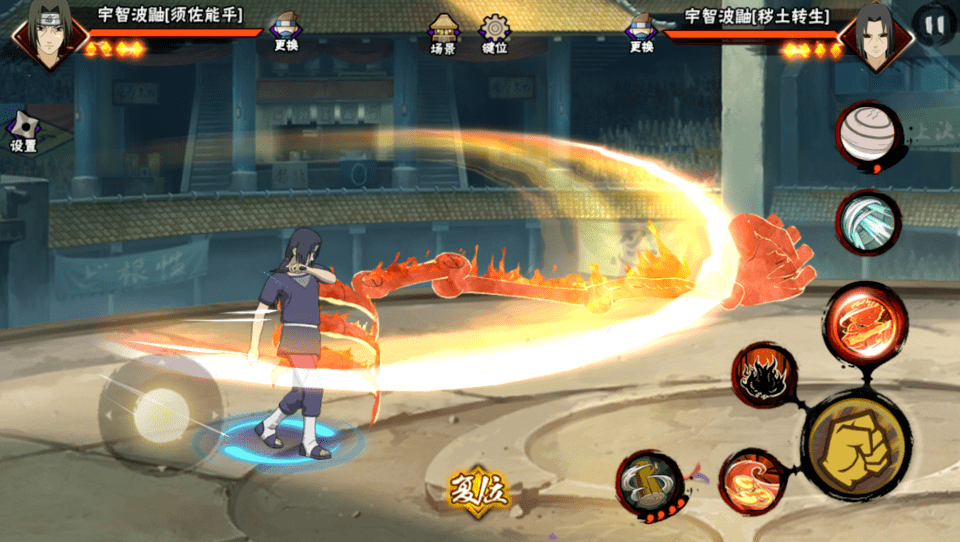Tap the golden fist basic attack button
960x542 pixels.
pyautogui.click(x=856, y=444)
